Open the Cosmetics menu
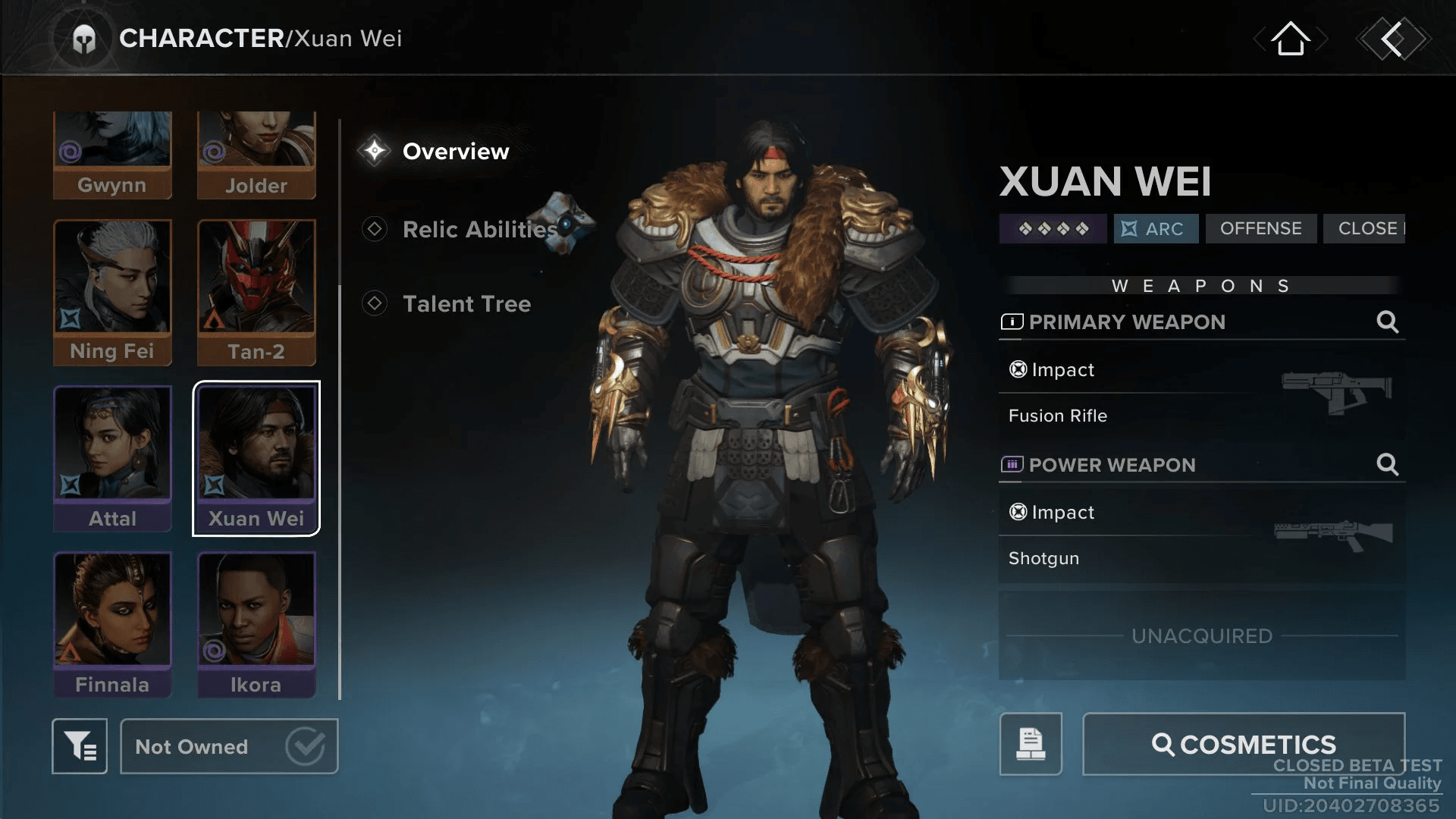The image size is (1456, 819). [1244, 744]
